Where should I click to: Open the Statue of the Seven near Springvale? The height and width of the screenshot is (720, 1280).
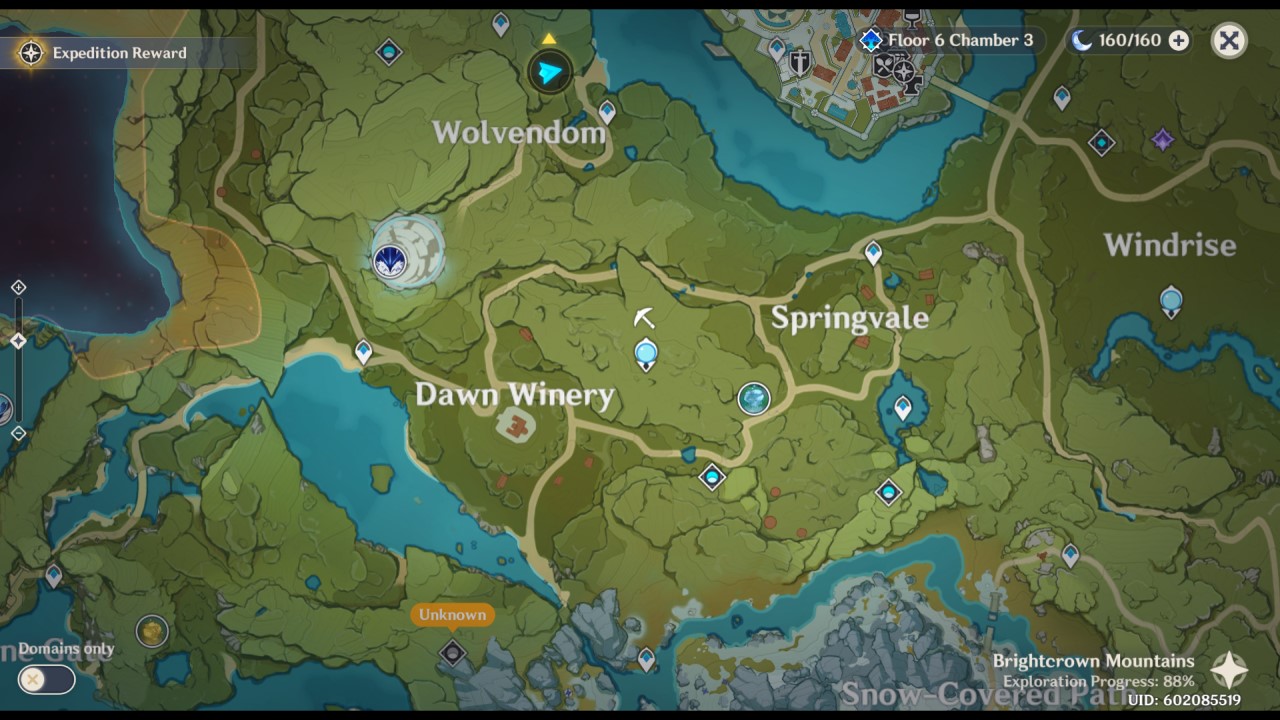tap(753, 398)
